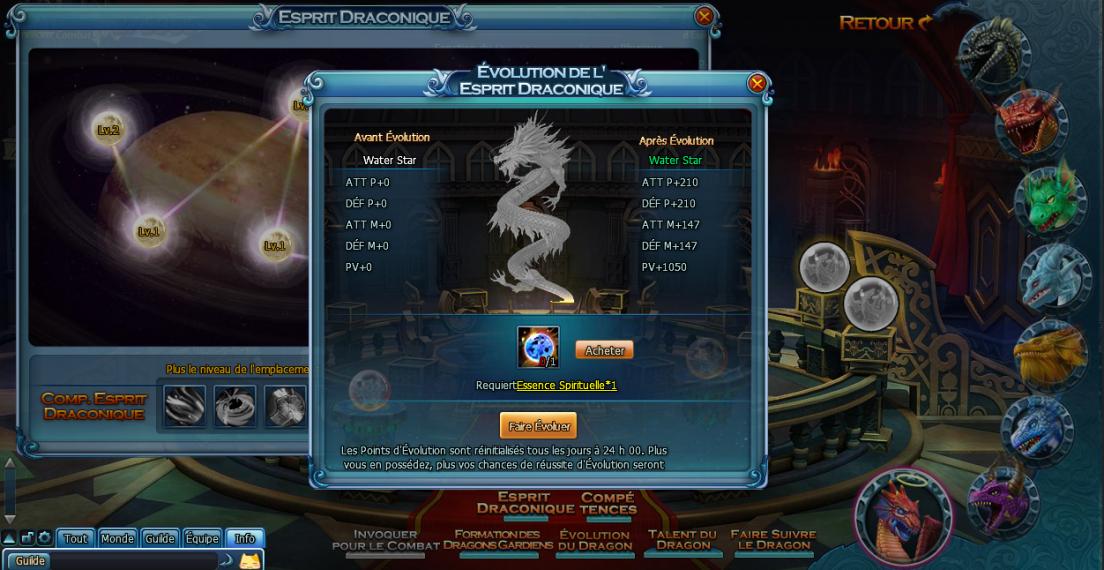Open the Essence Spirituelle*1 requirement link
Screen dimensions: 1104x570
tap(566, 385)
